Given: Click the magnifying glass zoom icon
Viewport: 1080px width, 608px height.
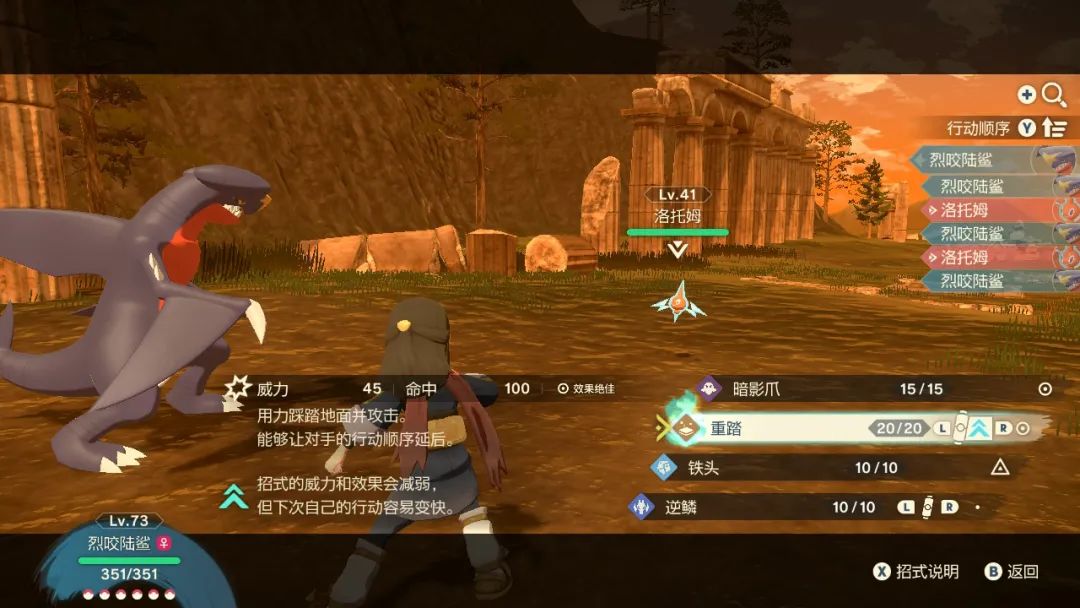Looking at the screenshot, I should click(x=1054, y=95).
